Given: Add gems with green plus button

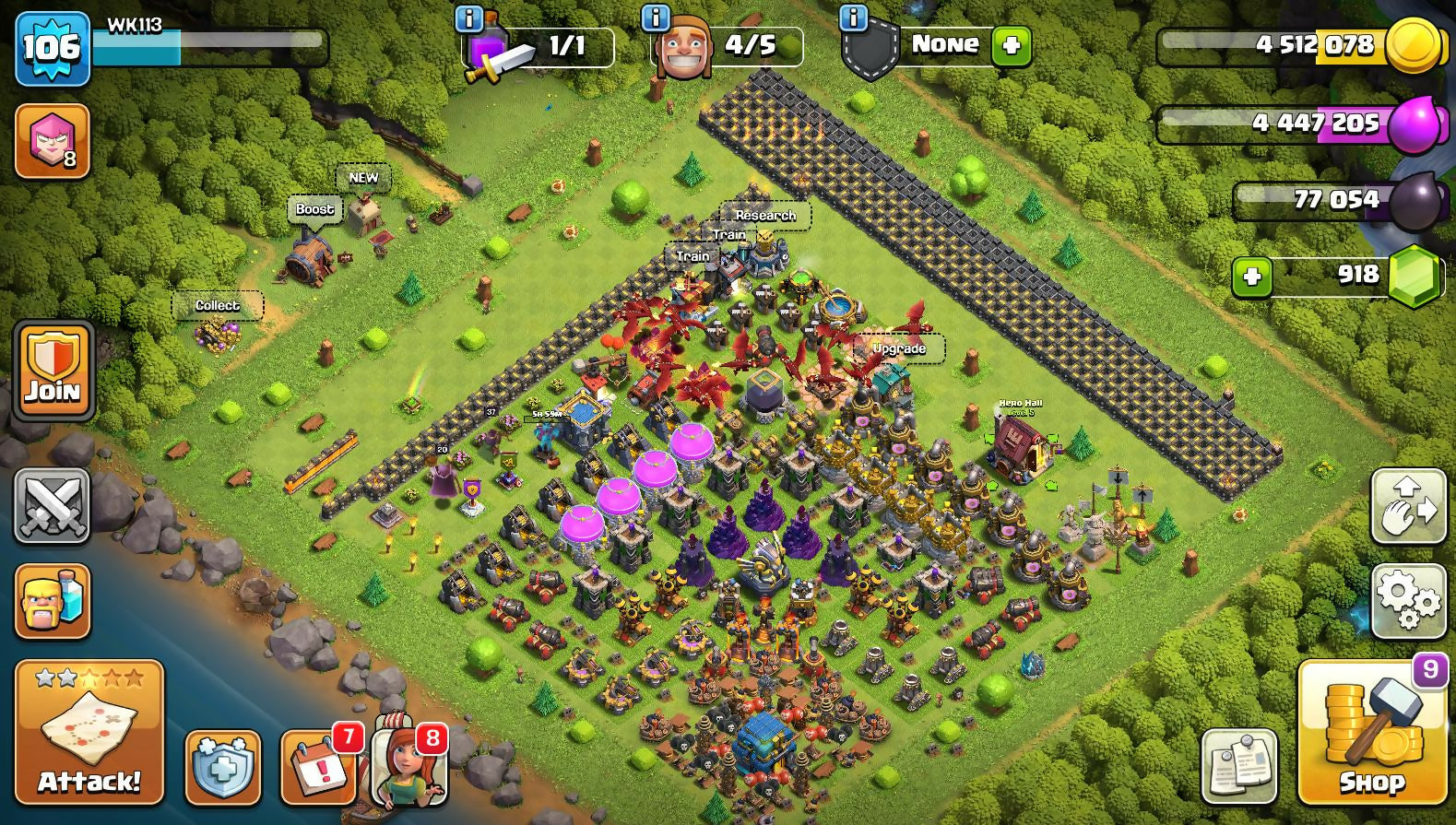Looking at the screenshot, I should click(x=1252, y=276).
